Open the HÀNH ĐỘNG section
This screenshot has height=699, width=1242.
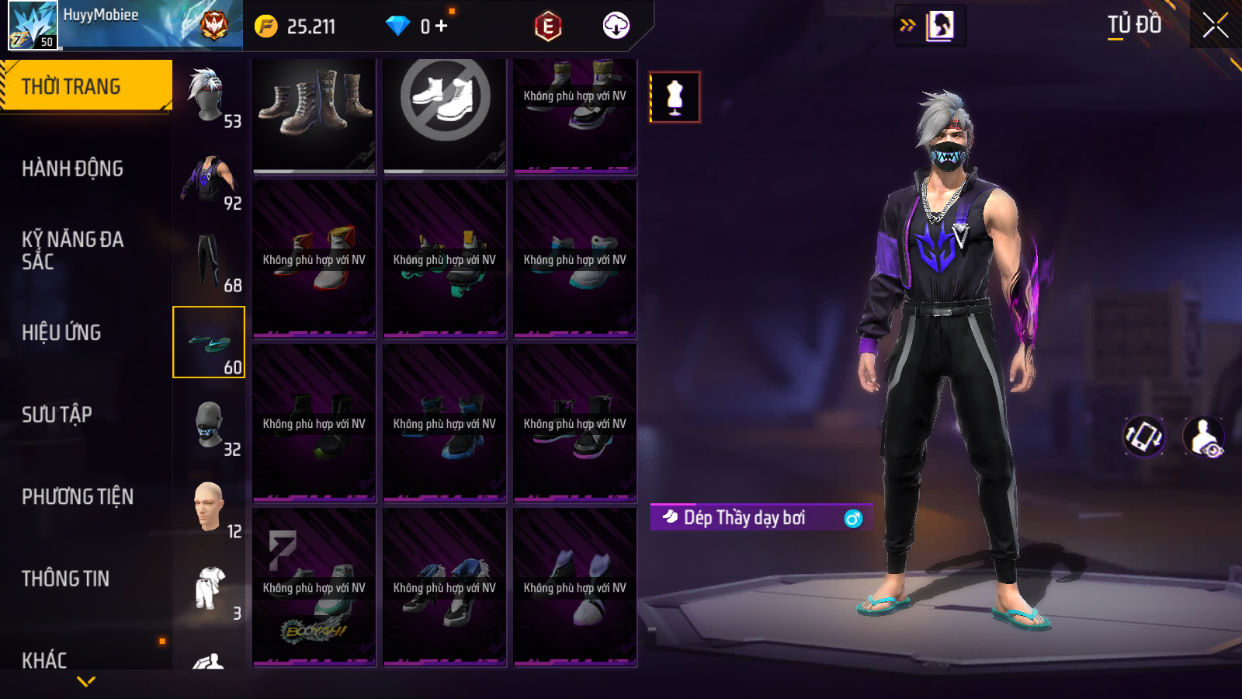pos(73,168)
